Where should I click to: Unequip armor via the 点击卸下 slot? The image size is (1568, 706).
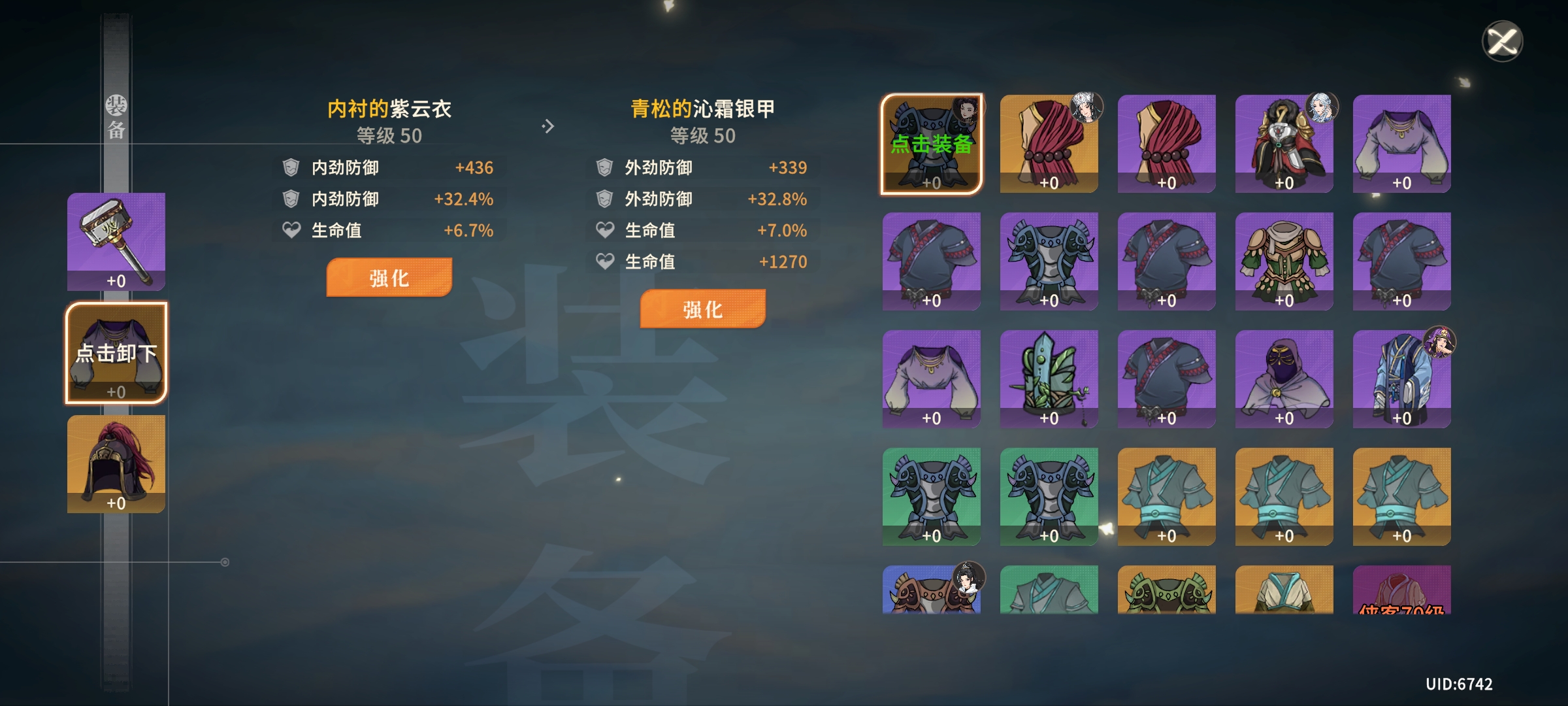[x=116, y=353]
